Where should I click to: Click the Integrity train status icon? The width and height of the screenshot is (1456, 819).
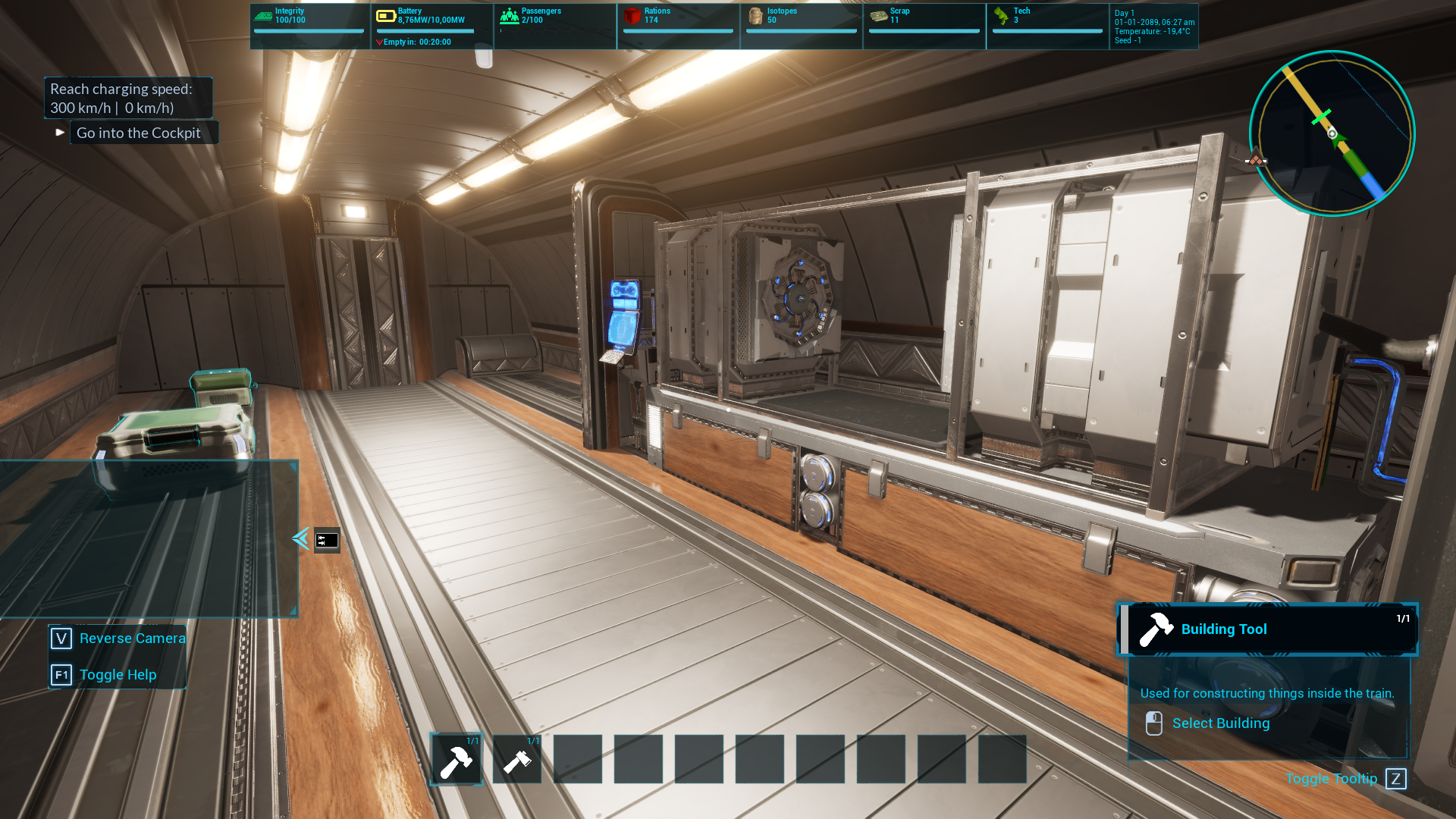pyautogui.click(x=263, y=16)
